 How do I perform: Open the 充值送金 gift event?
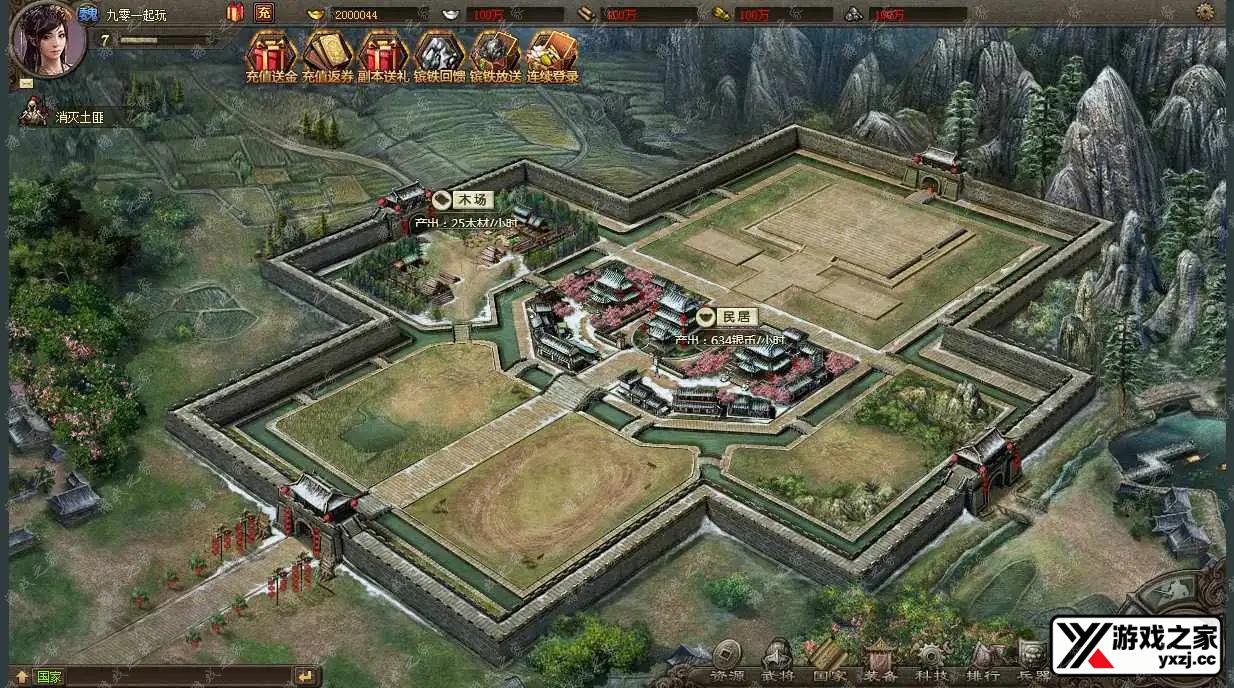pyautogui.click(x=272, y=54)
